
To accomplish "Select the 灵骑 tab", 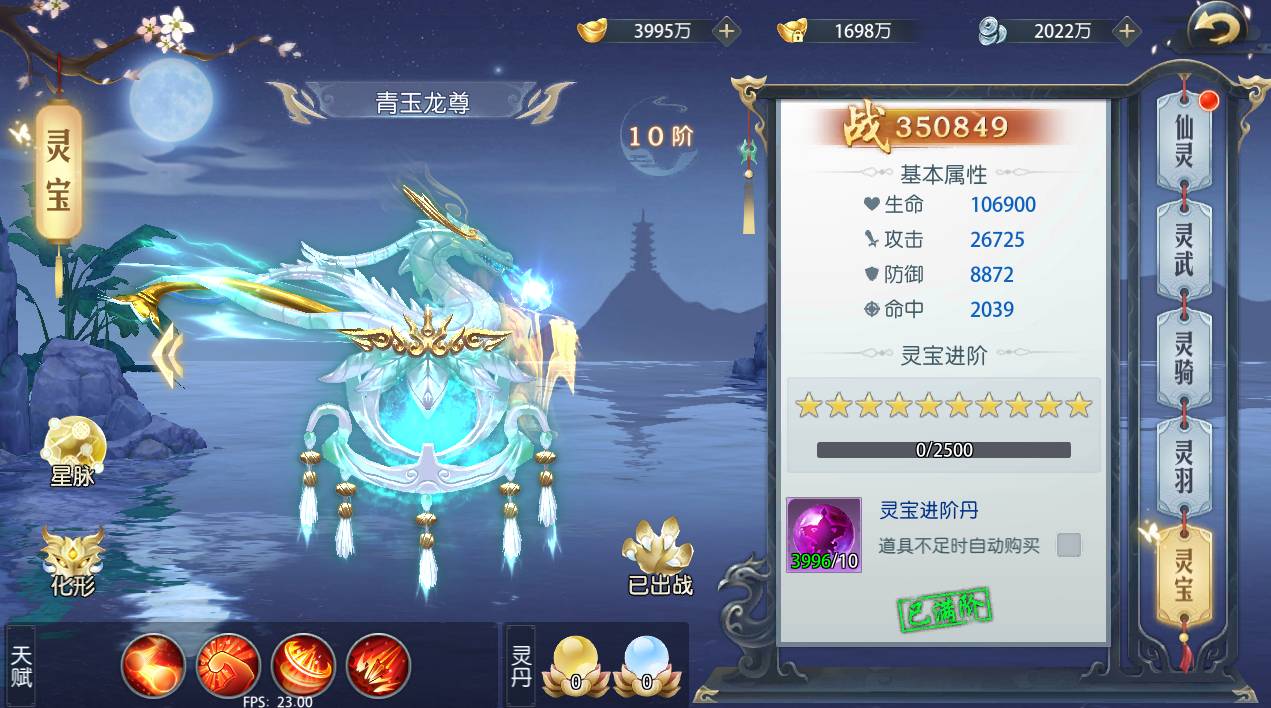I will tap(1184, 359).
